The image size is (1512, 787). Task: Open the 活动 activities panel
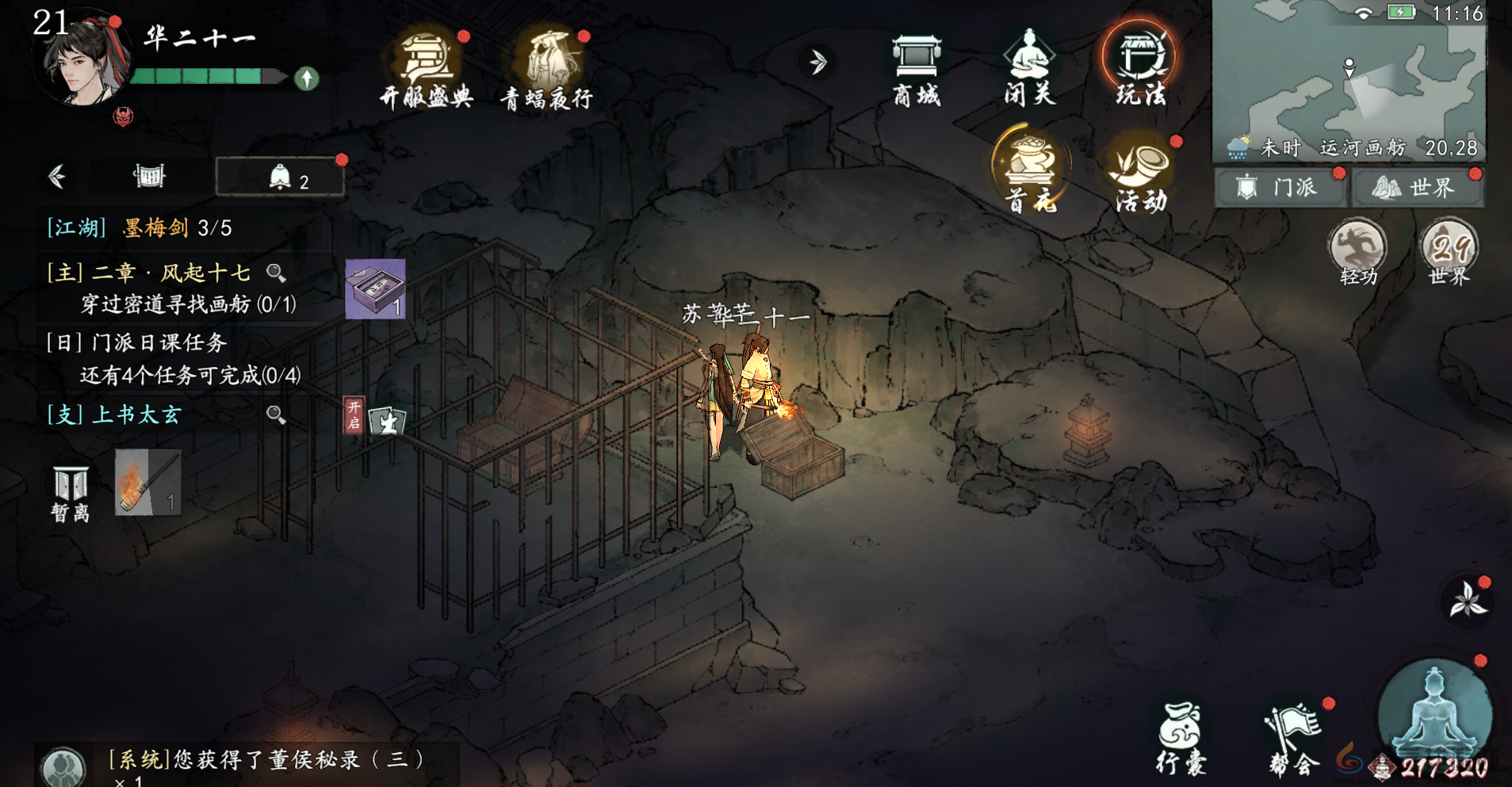1141,174
